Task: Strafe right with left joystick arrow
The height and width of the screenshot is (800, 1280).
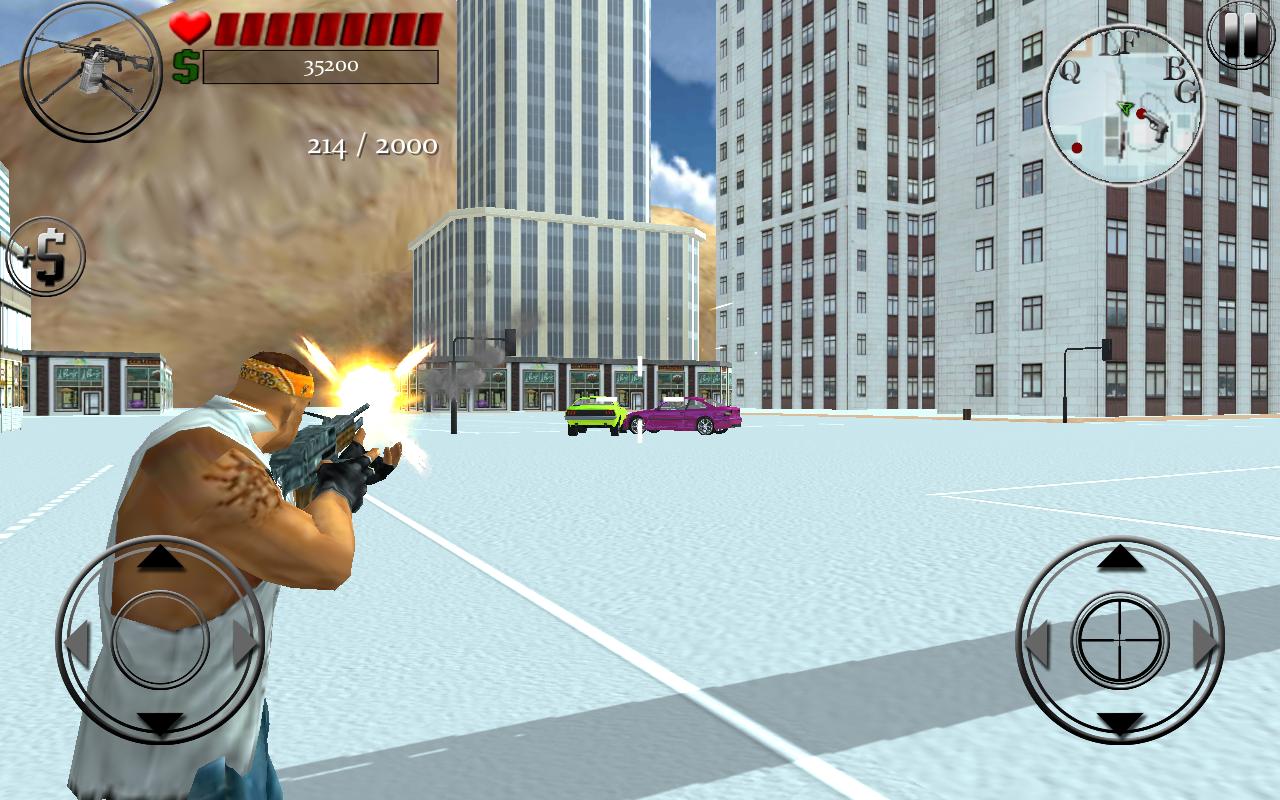Action: tap(245, 642)
